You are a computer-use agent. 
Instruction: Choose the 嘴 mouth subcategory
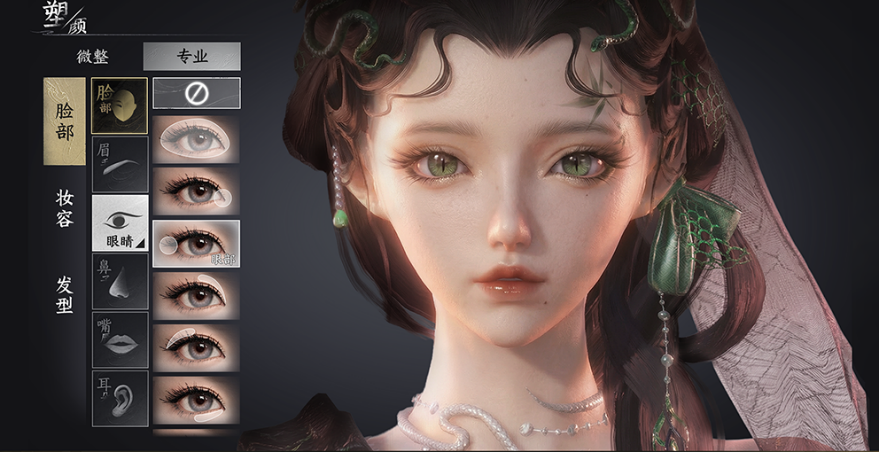[x=120, y=340]
